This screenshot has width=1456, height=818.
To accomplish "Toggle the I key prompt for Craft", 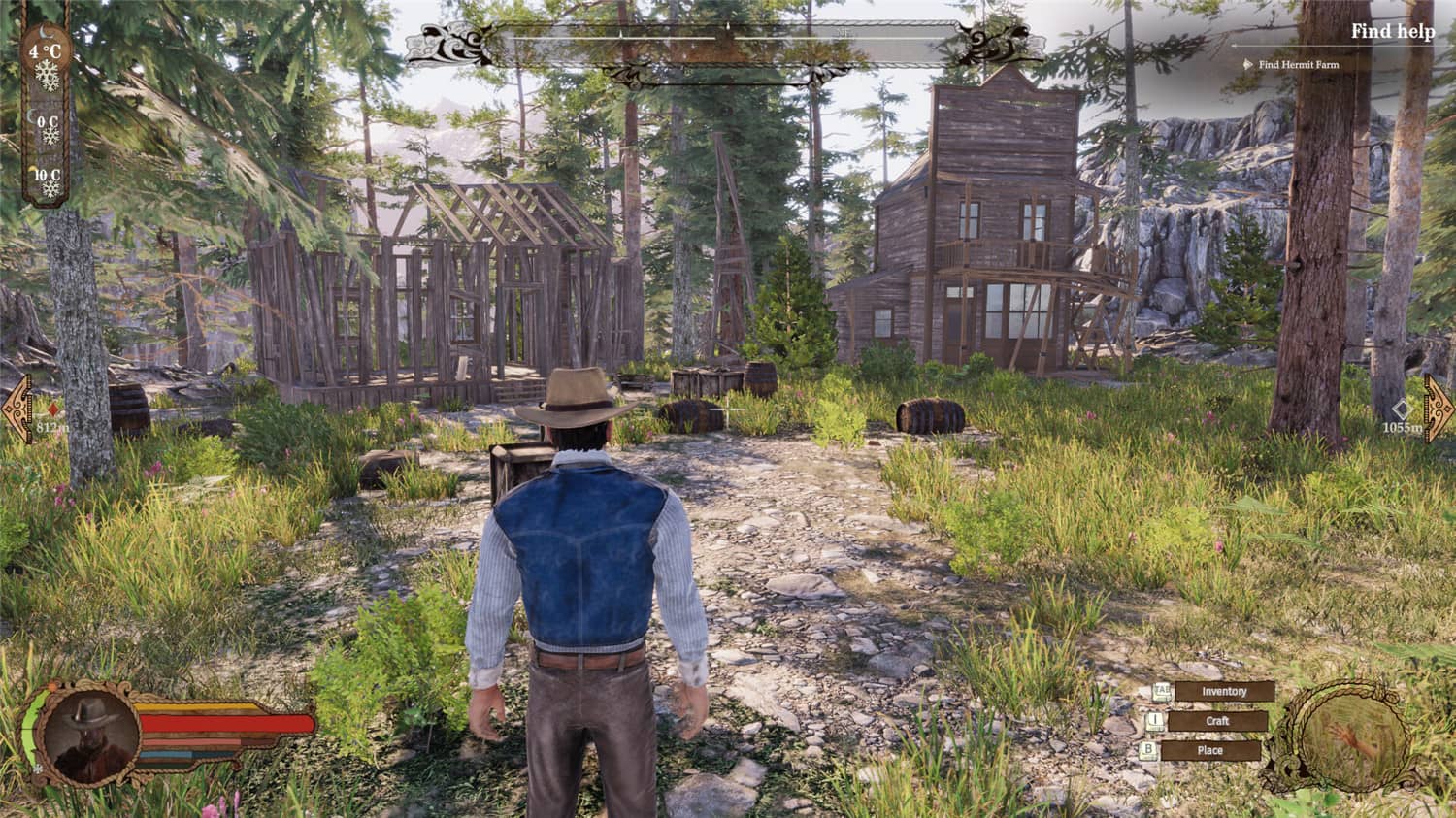I will coord(1154,720).
